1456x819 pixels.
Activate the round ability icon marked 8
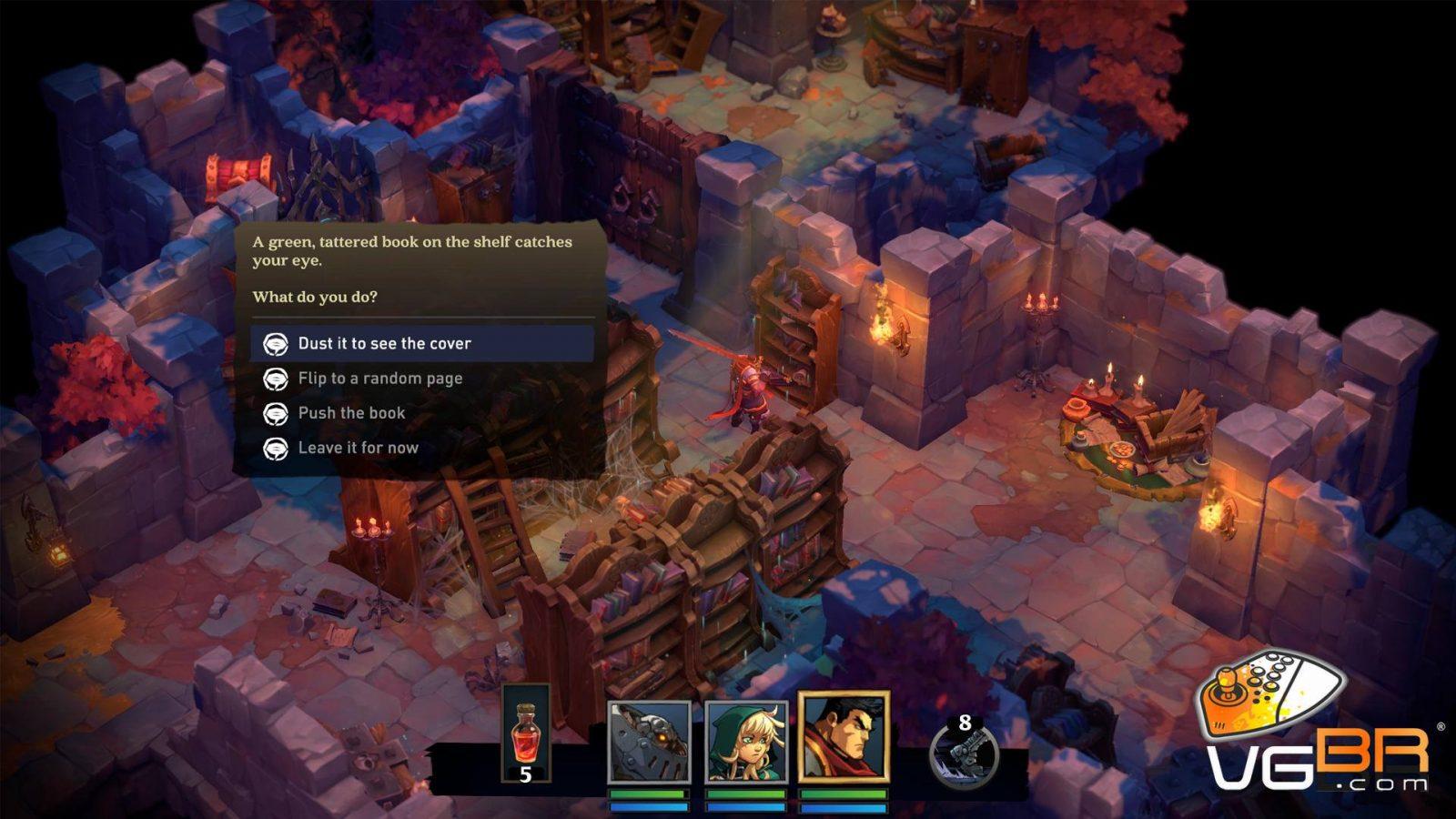point(964,752)
